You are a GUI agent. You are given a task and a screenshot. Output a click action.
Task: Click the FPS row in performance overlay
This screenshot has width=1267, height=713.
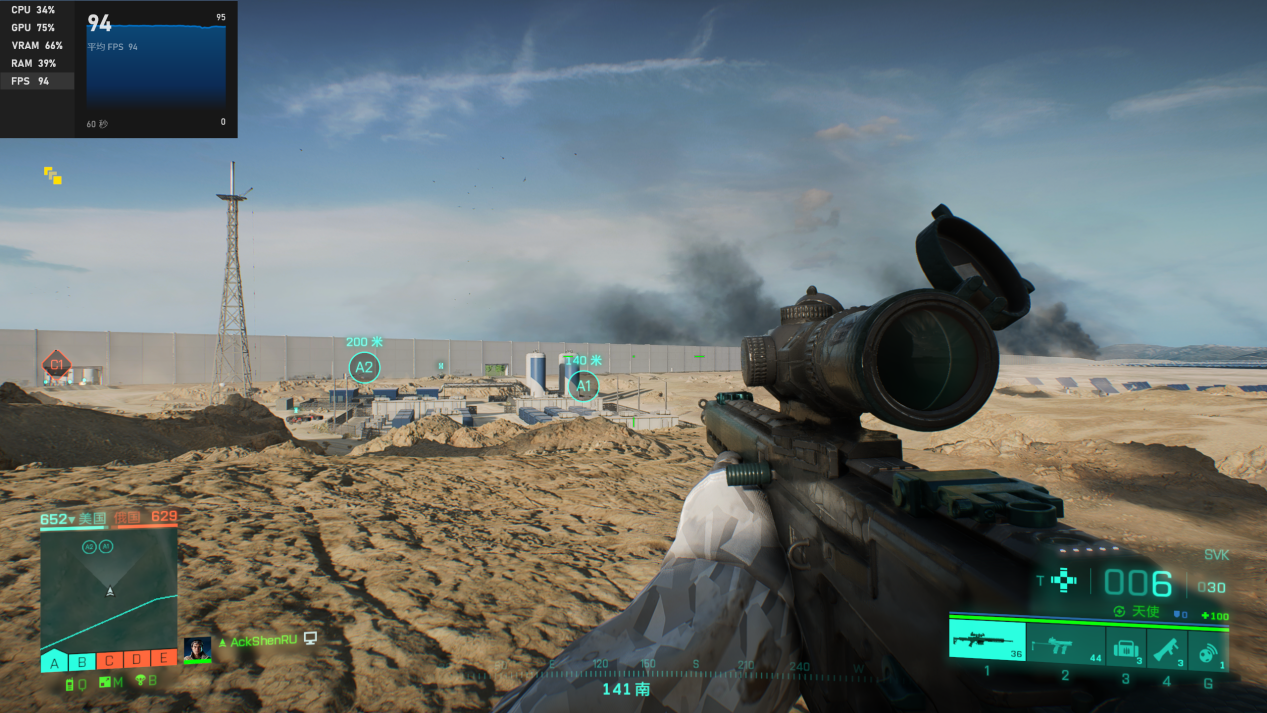[37, 81]
